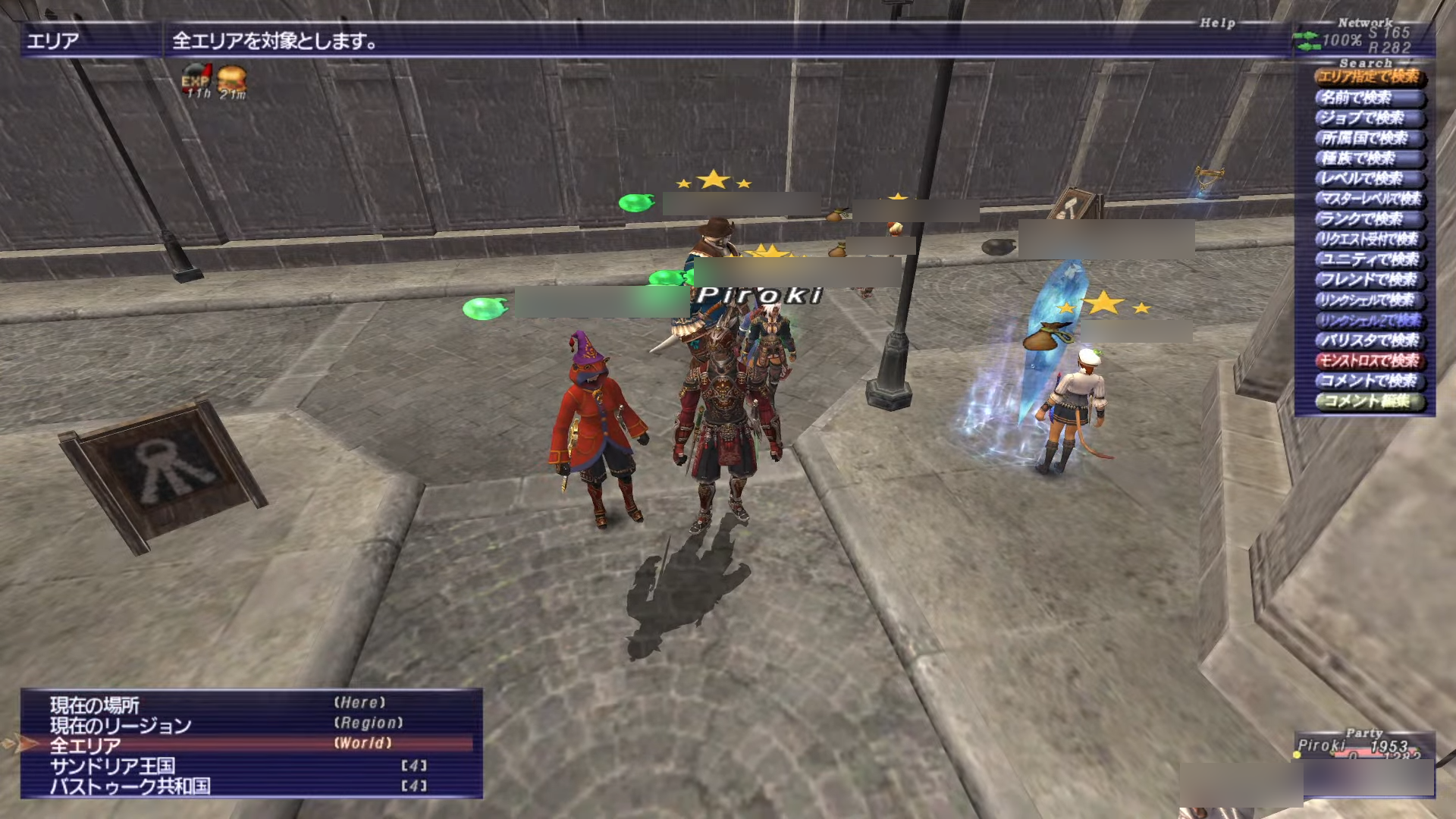Select 現在のリージョン (Region) entry

pyautogui.click(x=121, y=726)
